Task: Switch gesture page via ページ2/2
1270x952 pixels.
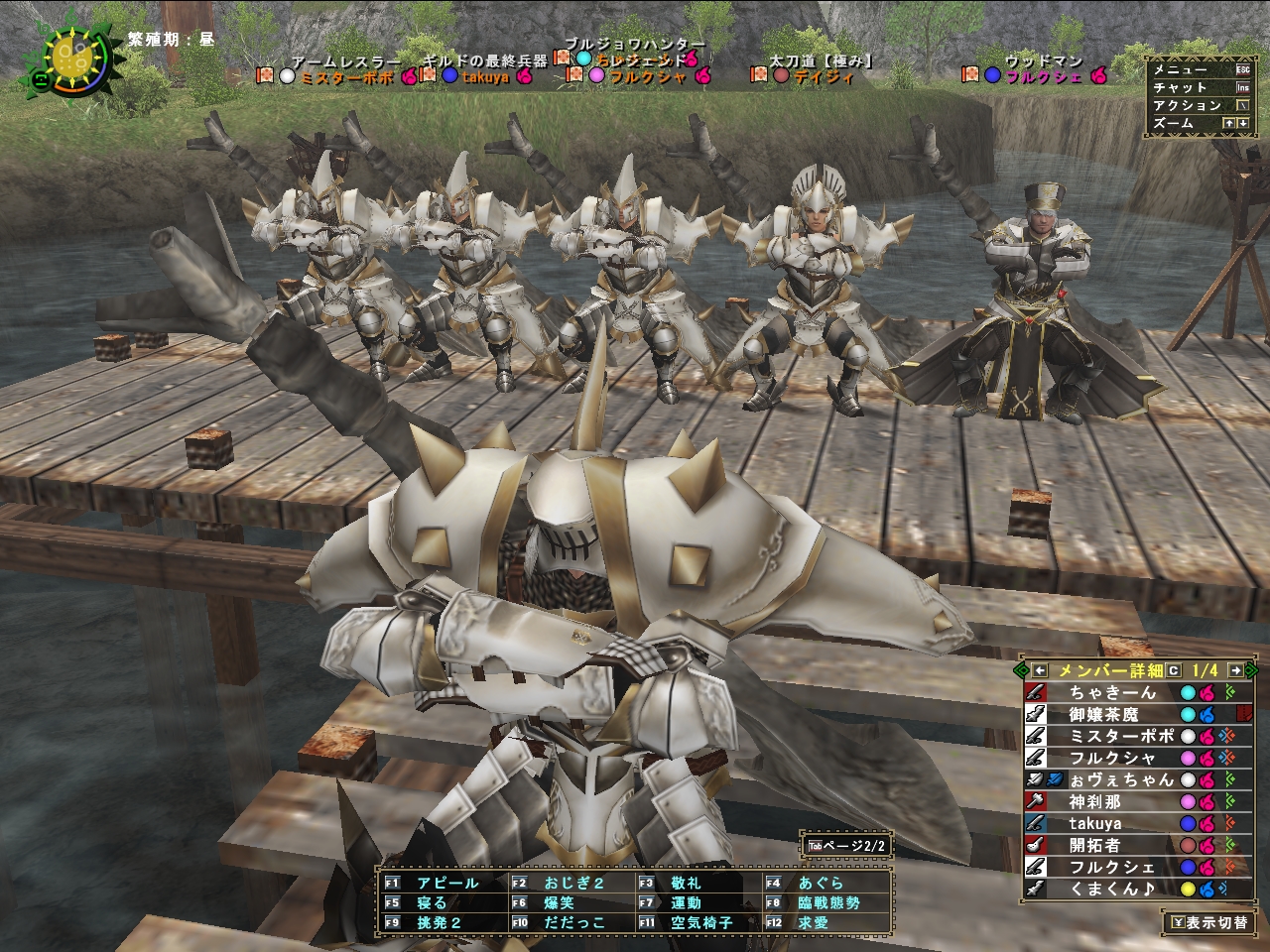Action: pos(846,846)
